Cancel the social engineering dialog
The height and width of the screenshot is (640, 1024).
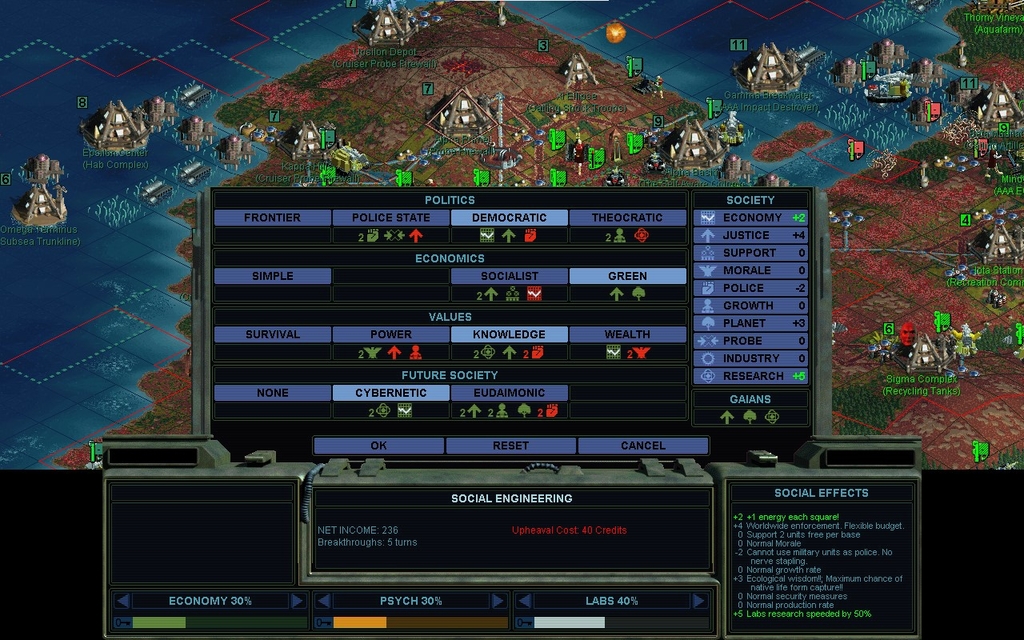click(x=642, y=445)
